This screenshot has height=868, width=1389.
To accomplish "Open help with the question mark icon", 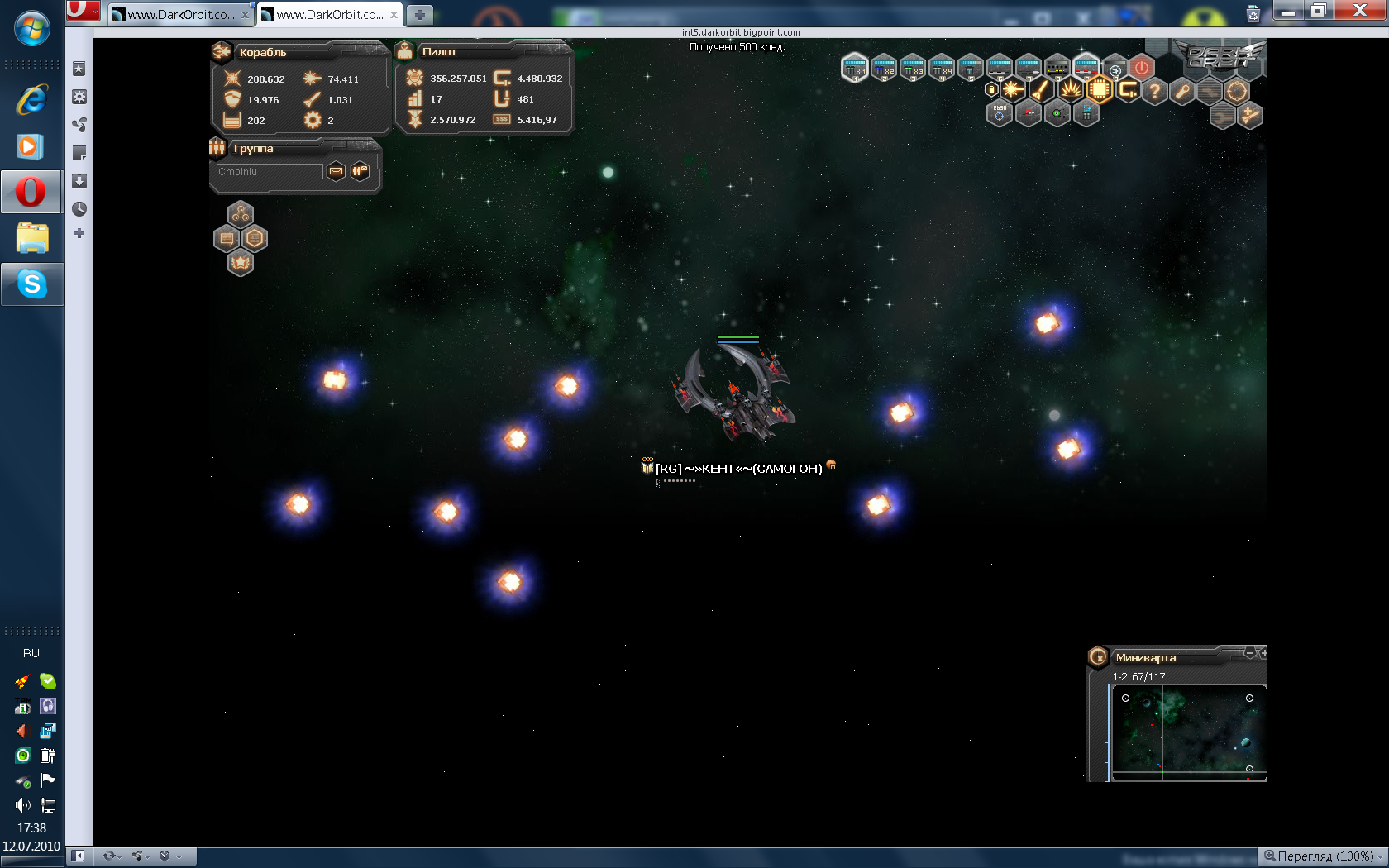I will pyautogui.click(x=1155, y=91).
